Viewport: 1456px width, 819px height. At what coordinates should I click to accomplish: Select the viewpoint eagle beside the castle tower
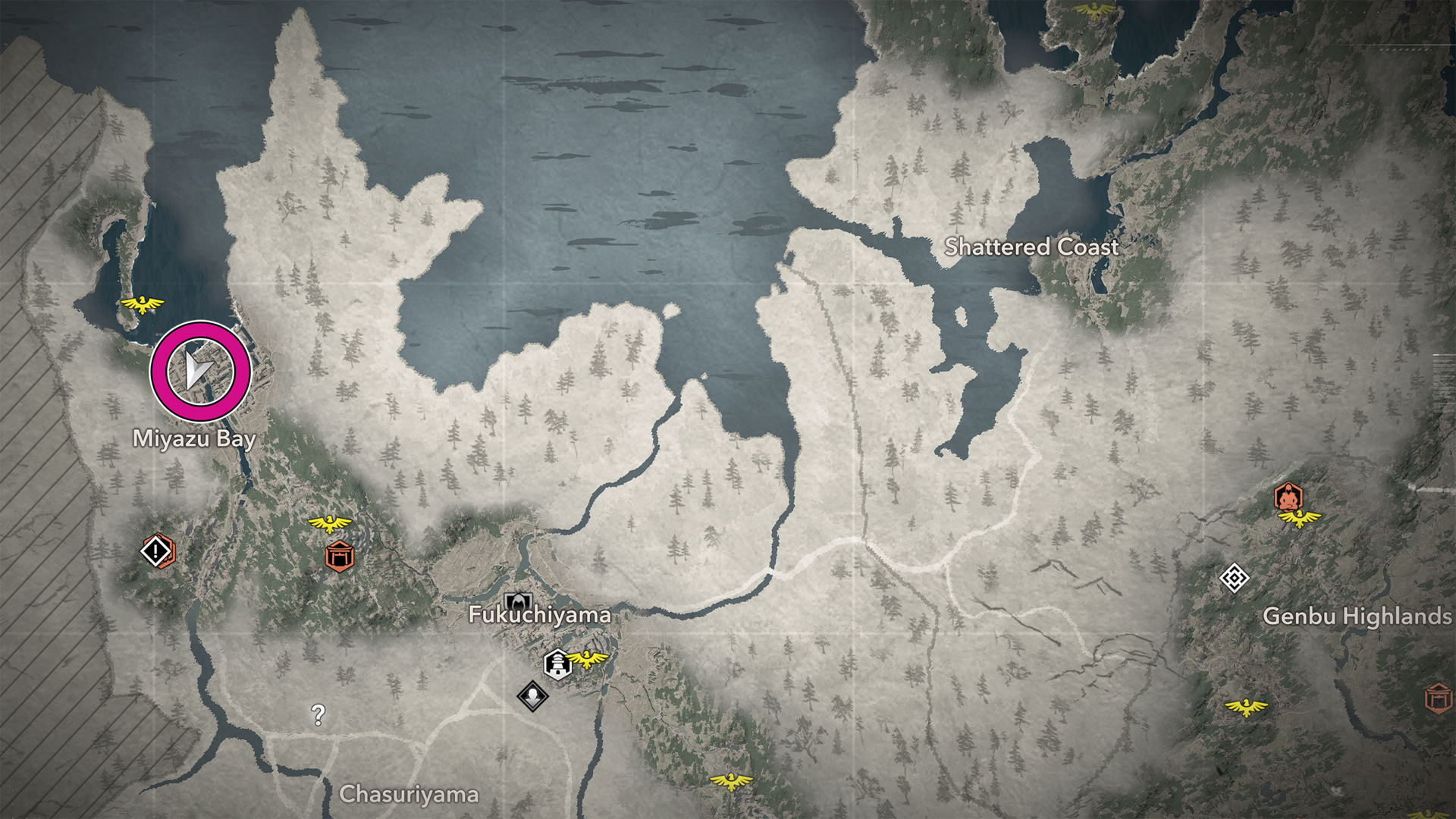(588, 658)
